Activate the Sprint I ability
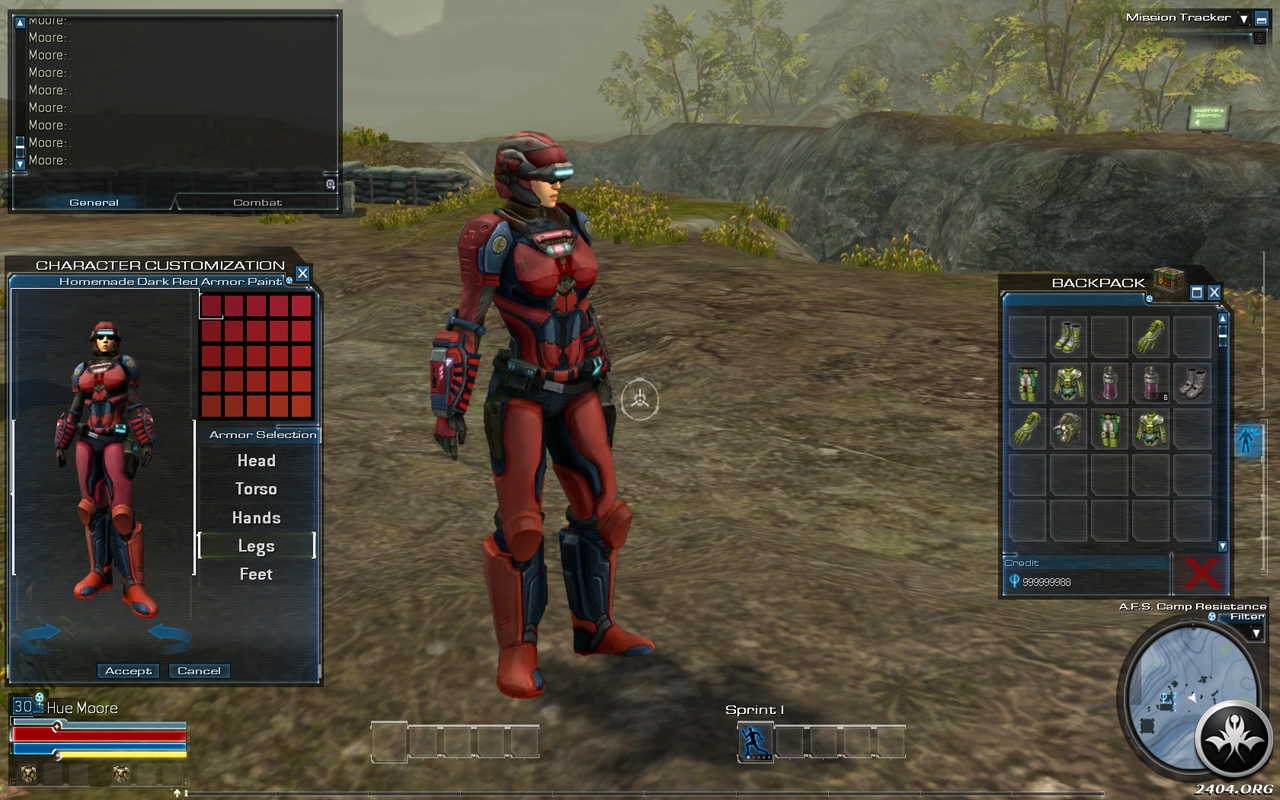This screenshot has height=800, width=1280. pyautogui.click(x=756, y=742)
